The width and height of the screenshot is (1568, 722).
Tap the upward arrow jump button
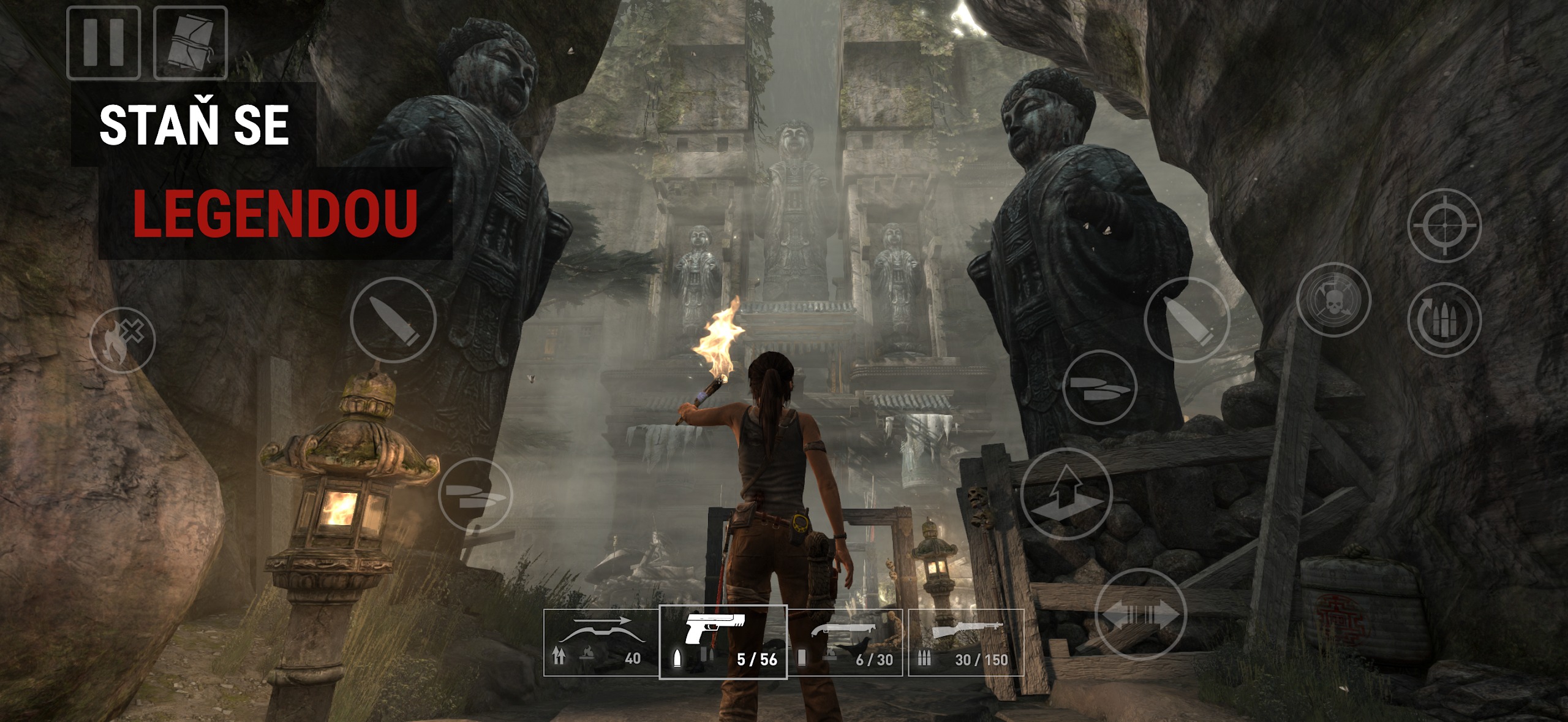(x=1066, y=494)
